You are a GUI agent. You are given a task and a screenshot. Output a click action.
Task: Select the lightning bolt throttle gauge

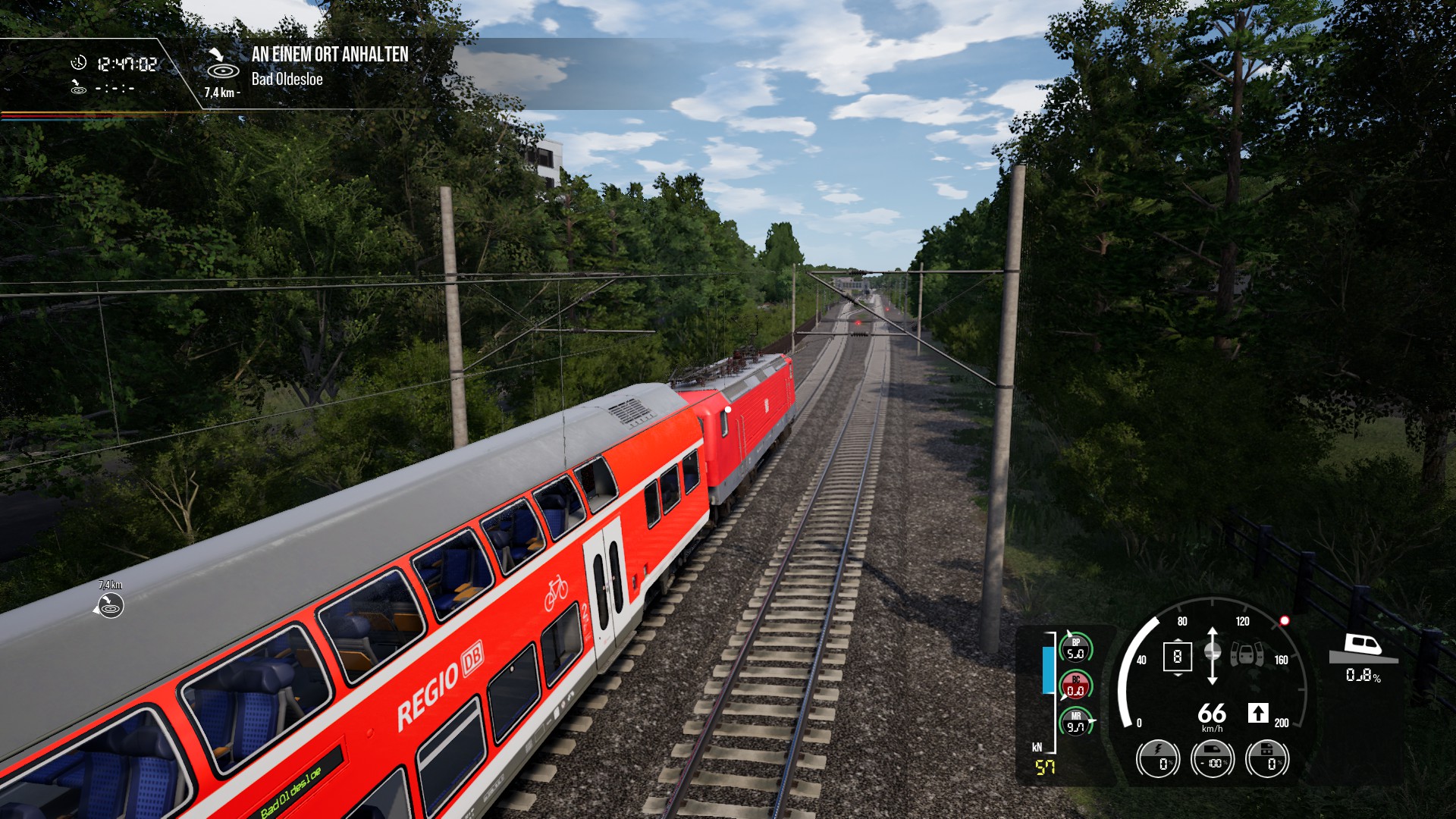point(1158,758)
